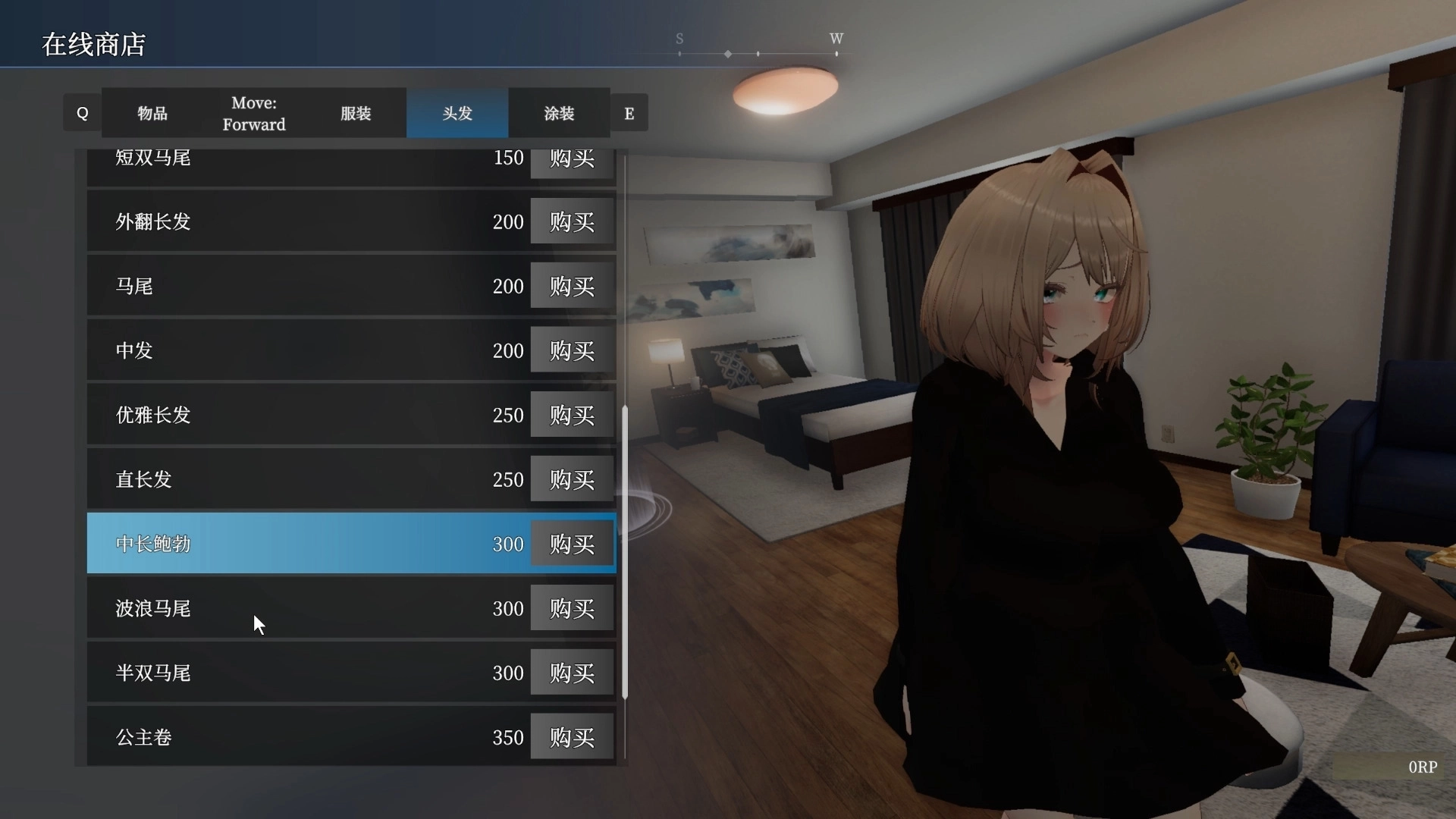Buy the 马尾 hairstyle for 200
Viewport: 1456px width, 819px height.
571,286
